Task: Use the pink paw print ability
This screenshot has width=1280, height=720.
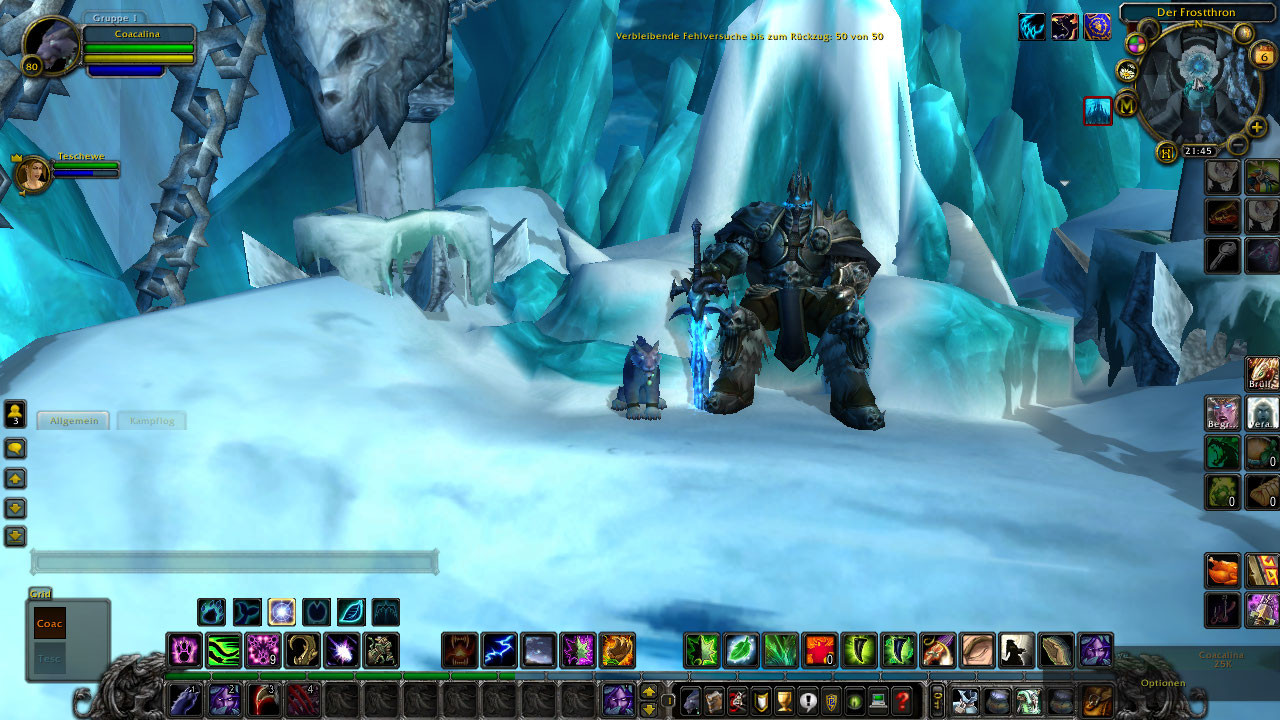Action: click(x=184, y=651)
